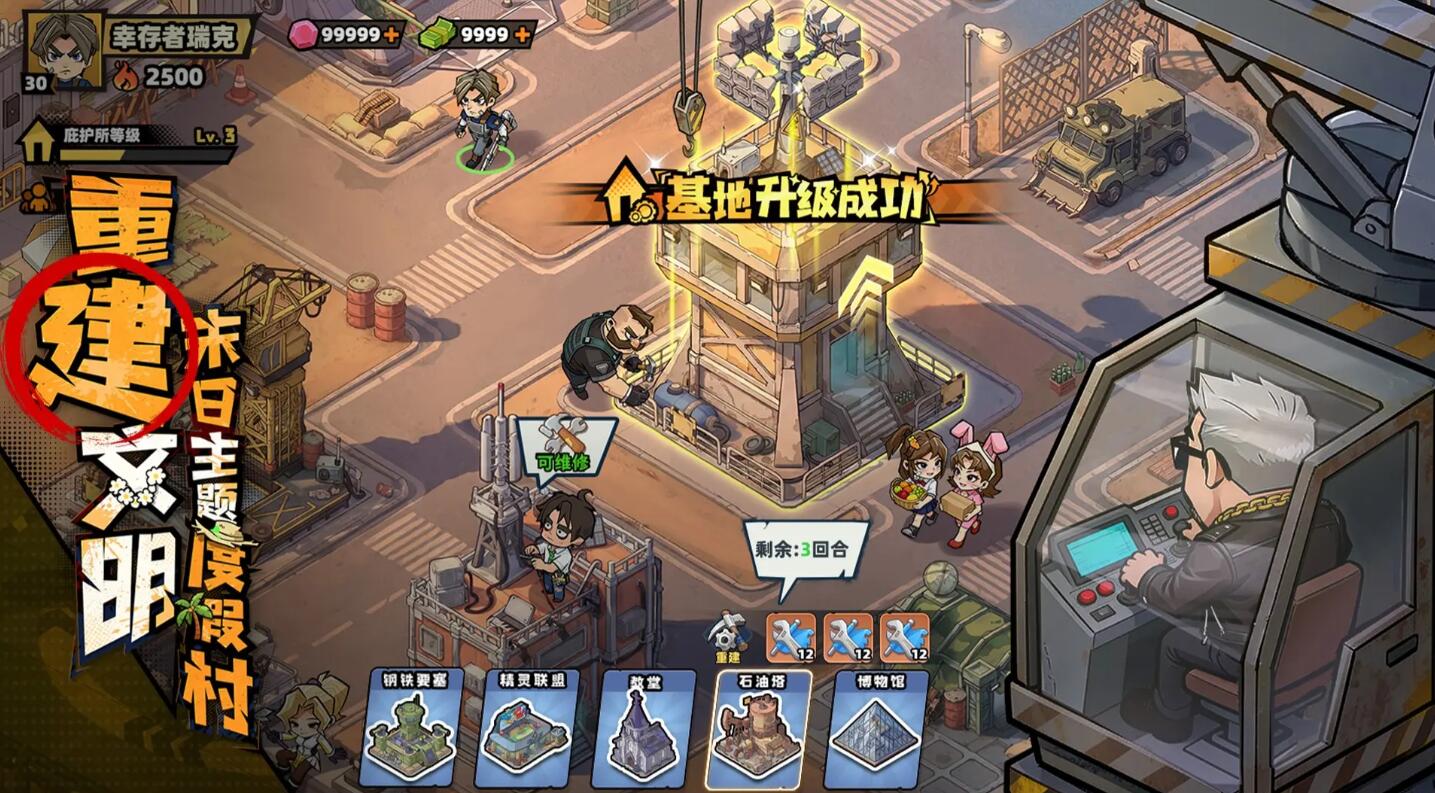
Task: Select the 石油塔 building card
Action: [753, 732]
